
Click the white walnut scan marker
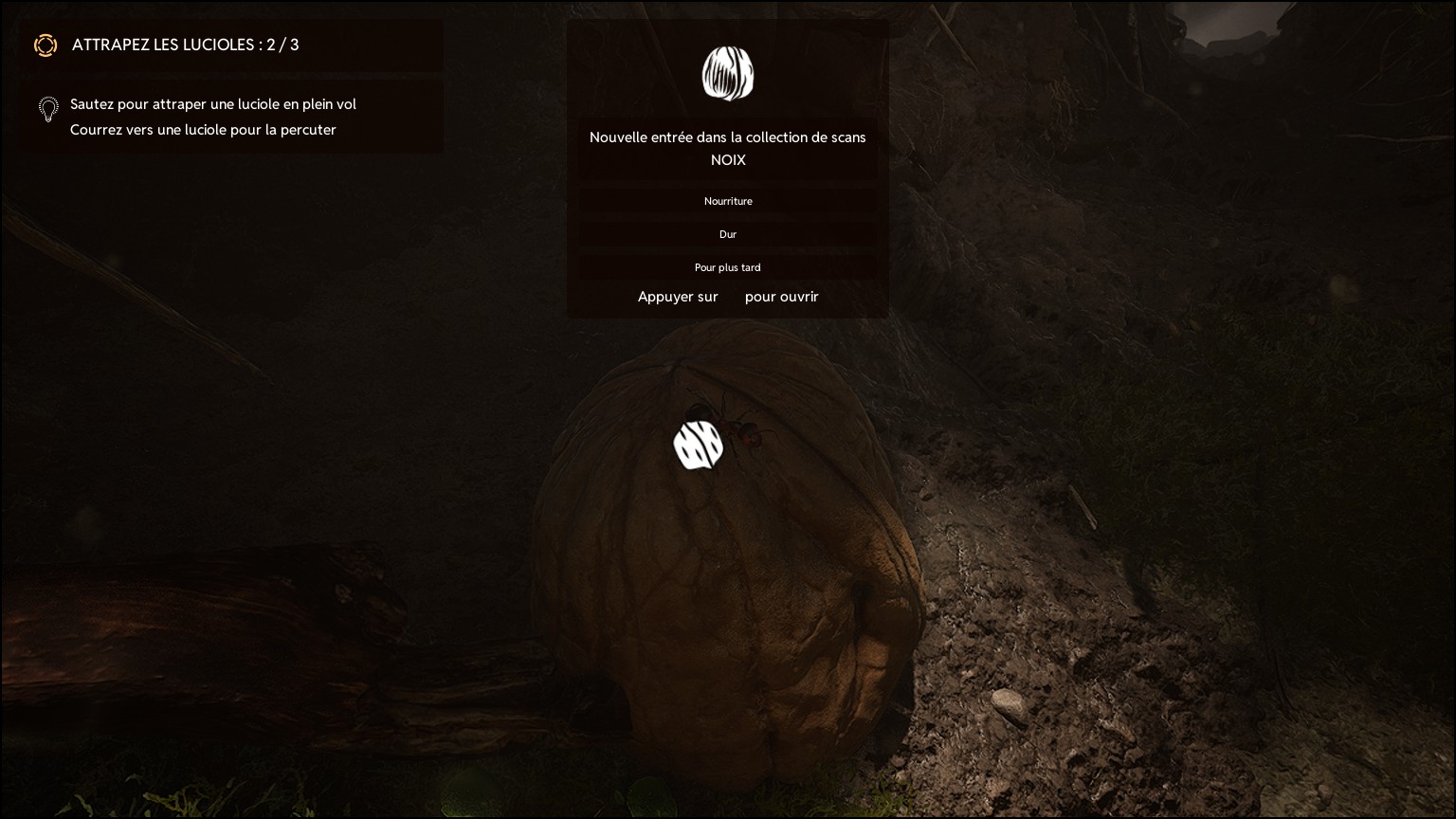click(x=698, y=446)
